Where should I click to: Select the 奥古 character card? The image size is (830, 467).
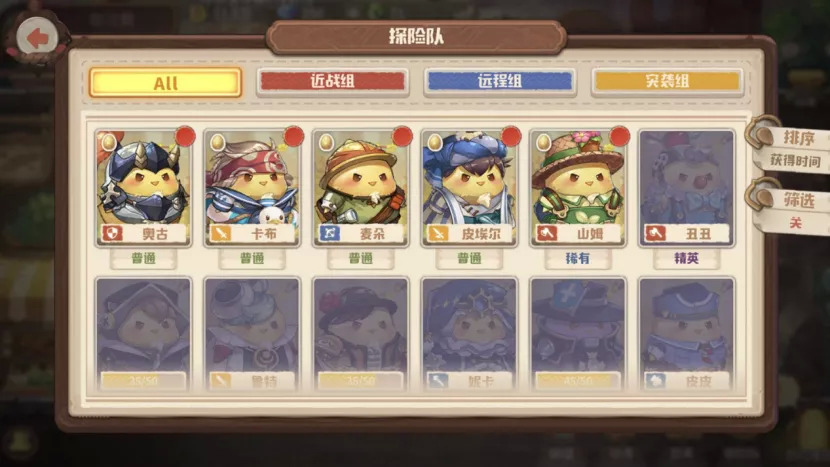[143, 187]
